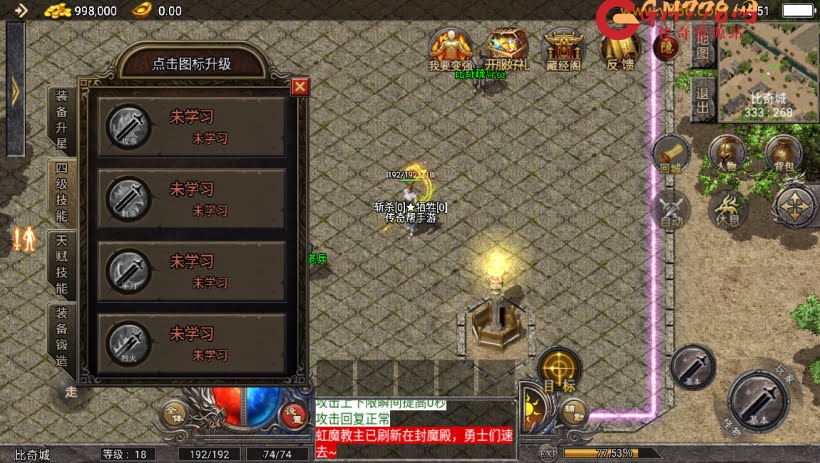Screen dimensions: 820x463
Task: Expand the left side arrow panel
Action: (x=14, y=89)
